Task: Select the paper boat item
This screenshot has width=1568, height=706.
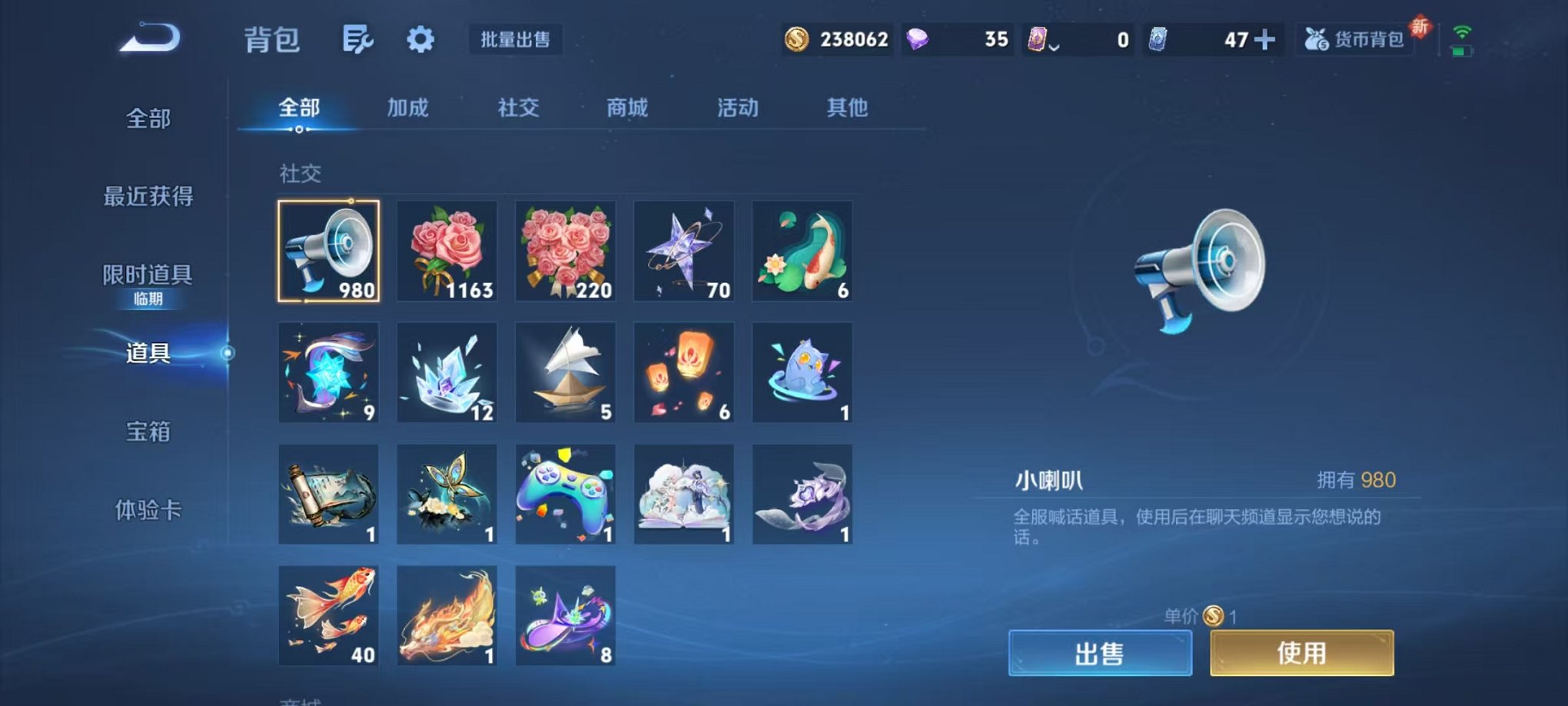Action: (x=565, y=373)
